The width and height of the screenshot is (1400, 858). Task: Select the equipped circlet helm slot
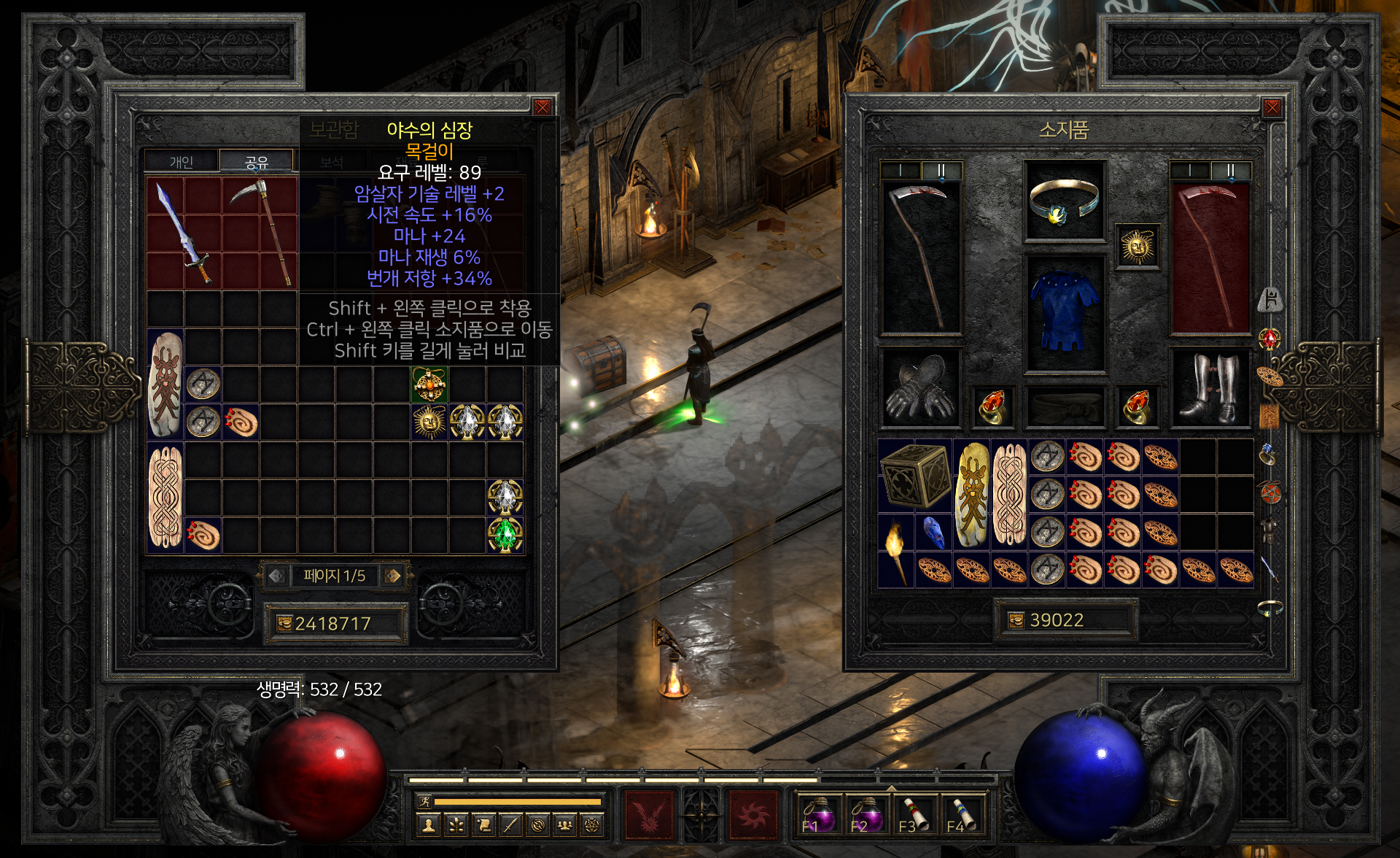(1064, 201)
